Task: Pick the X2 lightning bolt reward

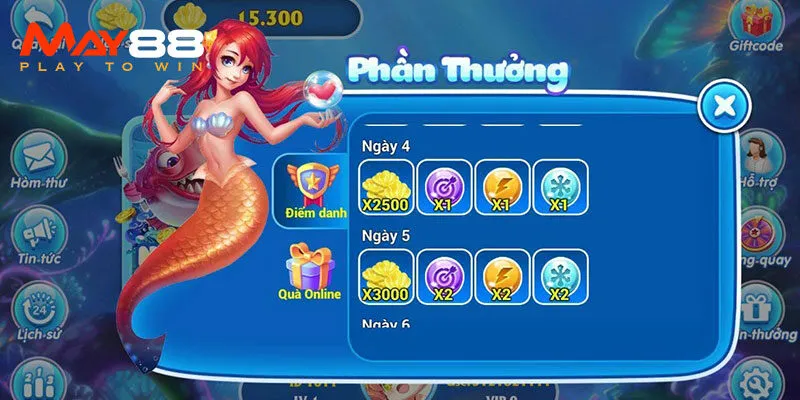Action: 502,277
